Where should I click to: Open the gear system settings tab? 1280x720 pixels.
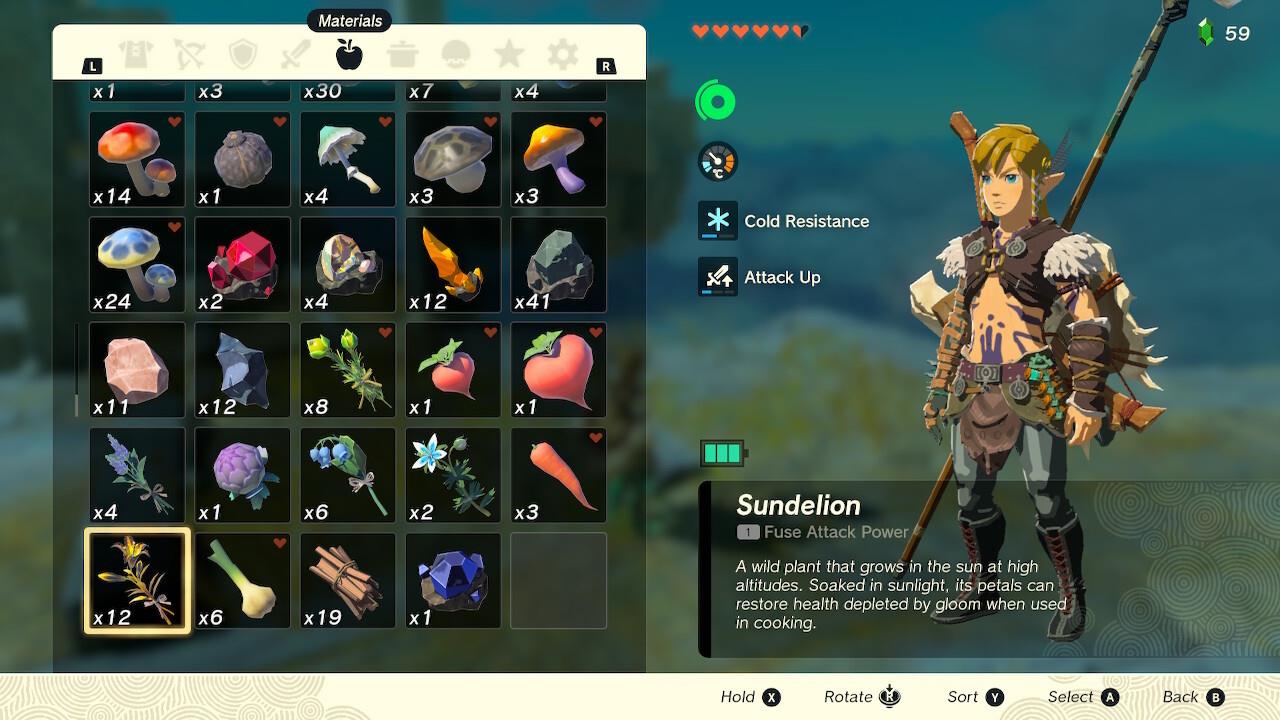tap(563, 54)
